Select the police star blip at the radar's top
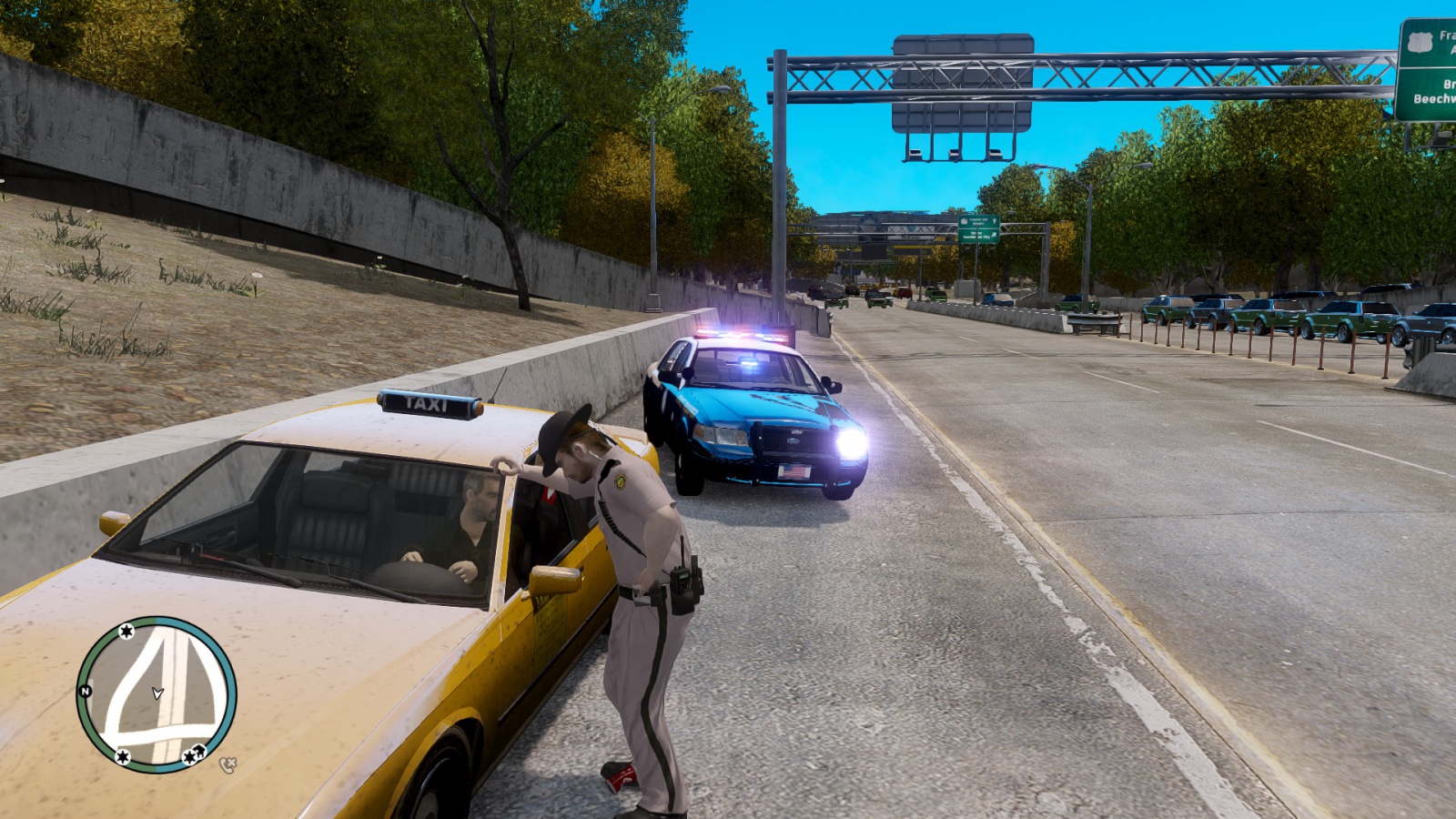The height and width of the screenshot is (819, 1456). 126,631
